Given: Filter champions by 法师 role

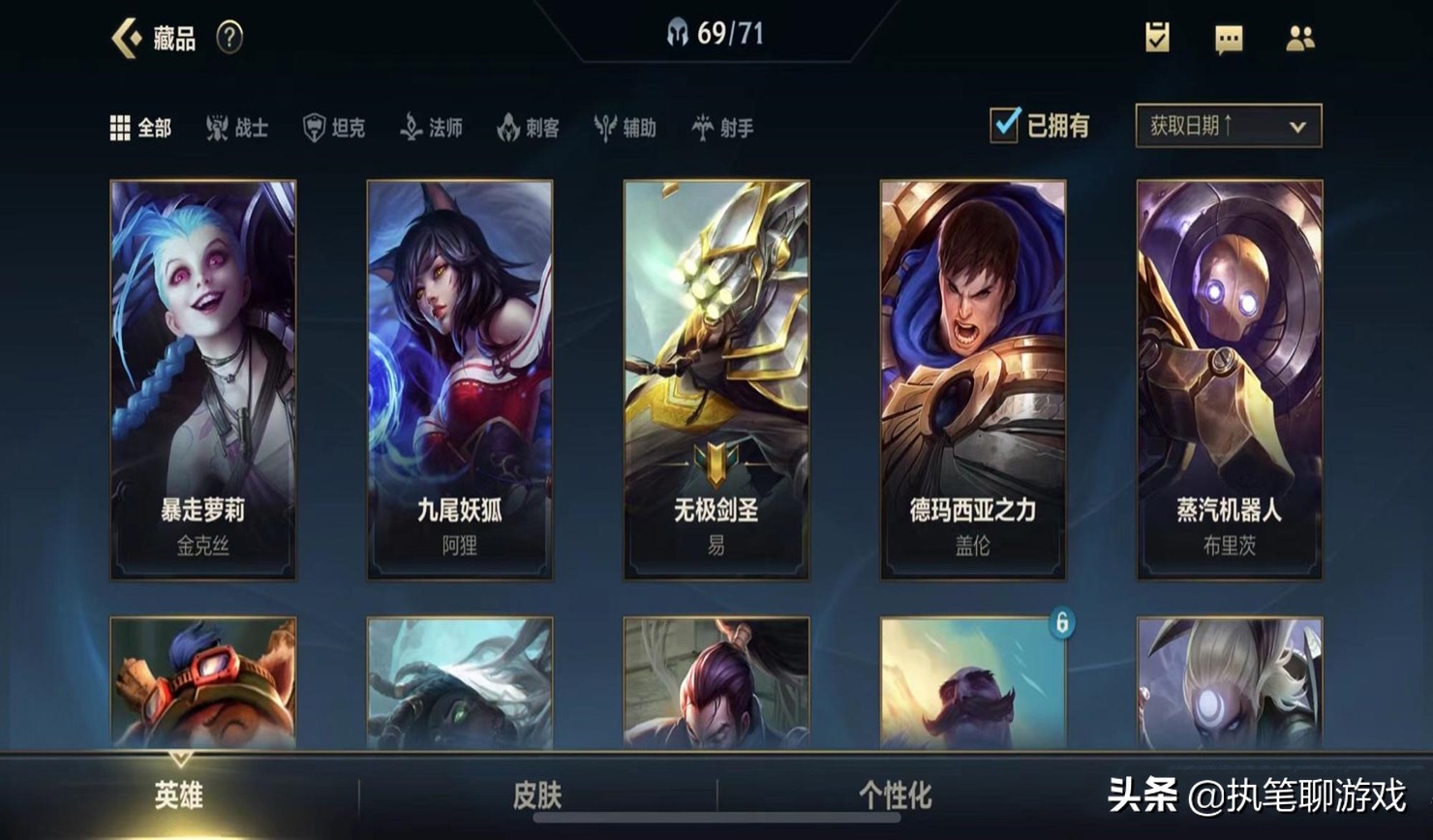Looking at the screenshot, I should click(x=432, y=128).
